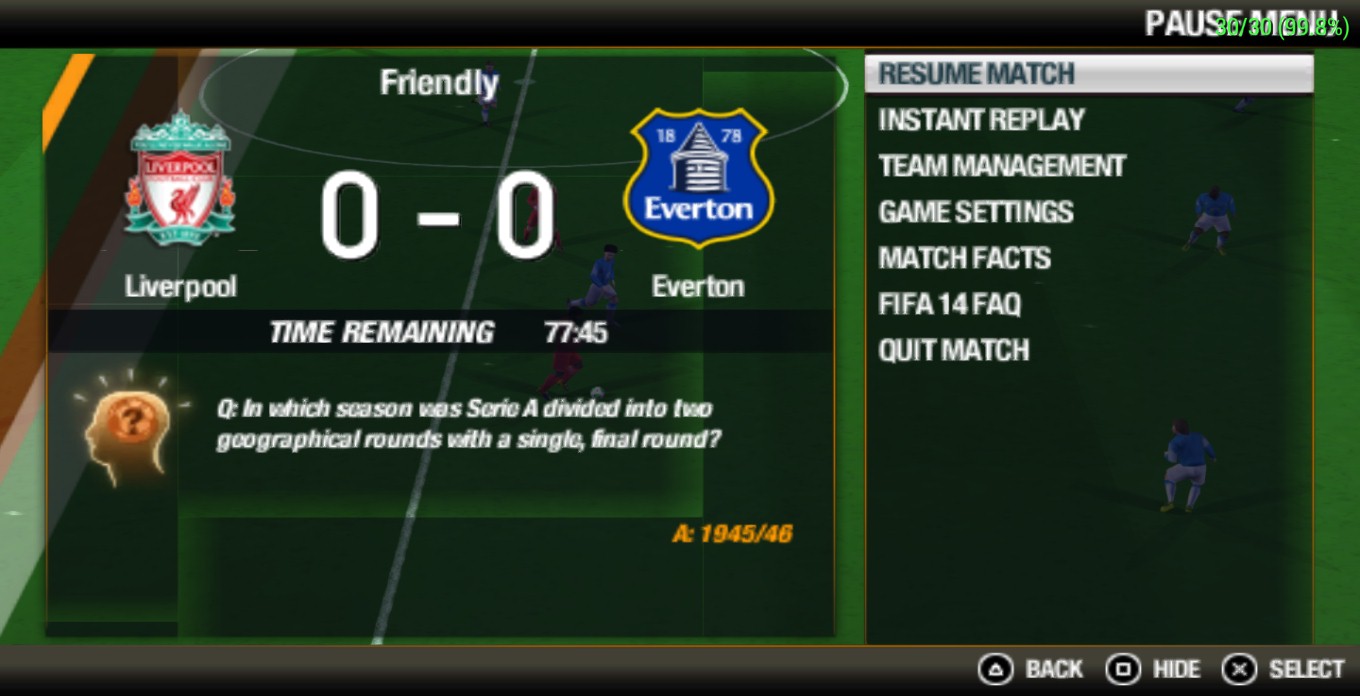This screenshot has width=1360, height=696.
Task: Open the Instant Replay option
Action: [x=981, y=120]
